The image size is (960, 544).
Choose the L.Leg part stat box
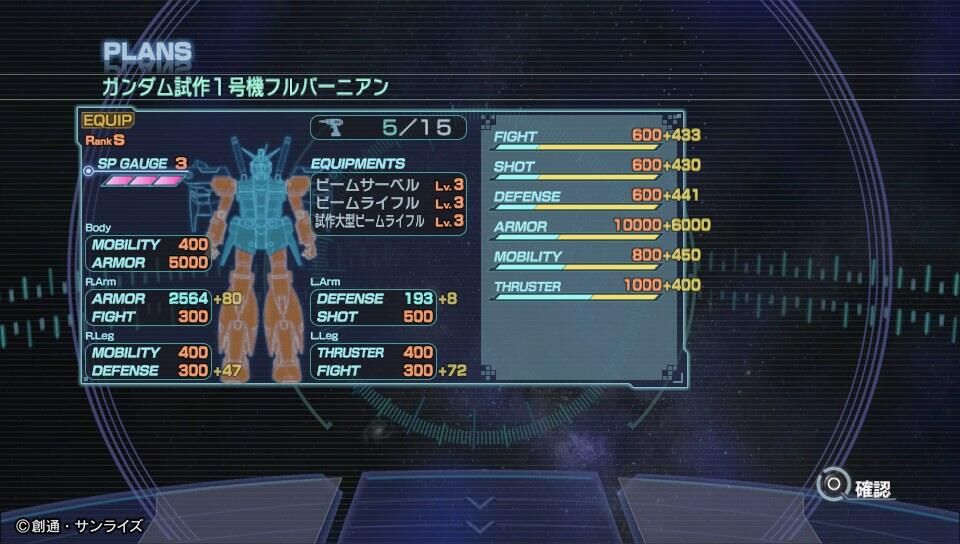click(x=374, y=362)
